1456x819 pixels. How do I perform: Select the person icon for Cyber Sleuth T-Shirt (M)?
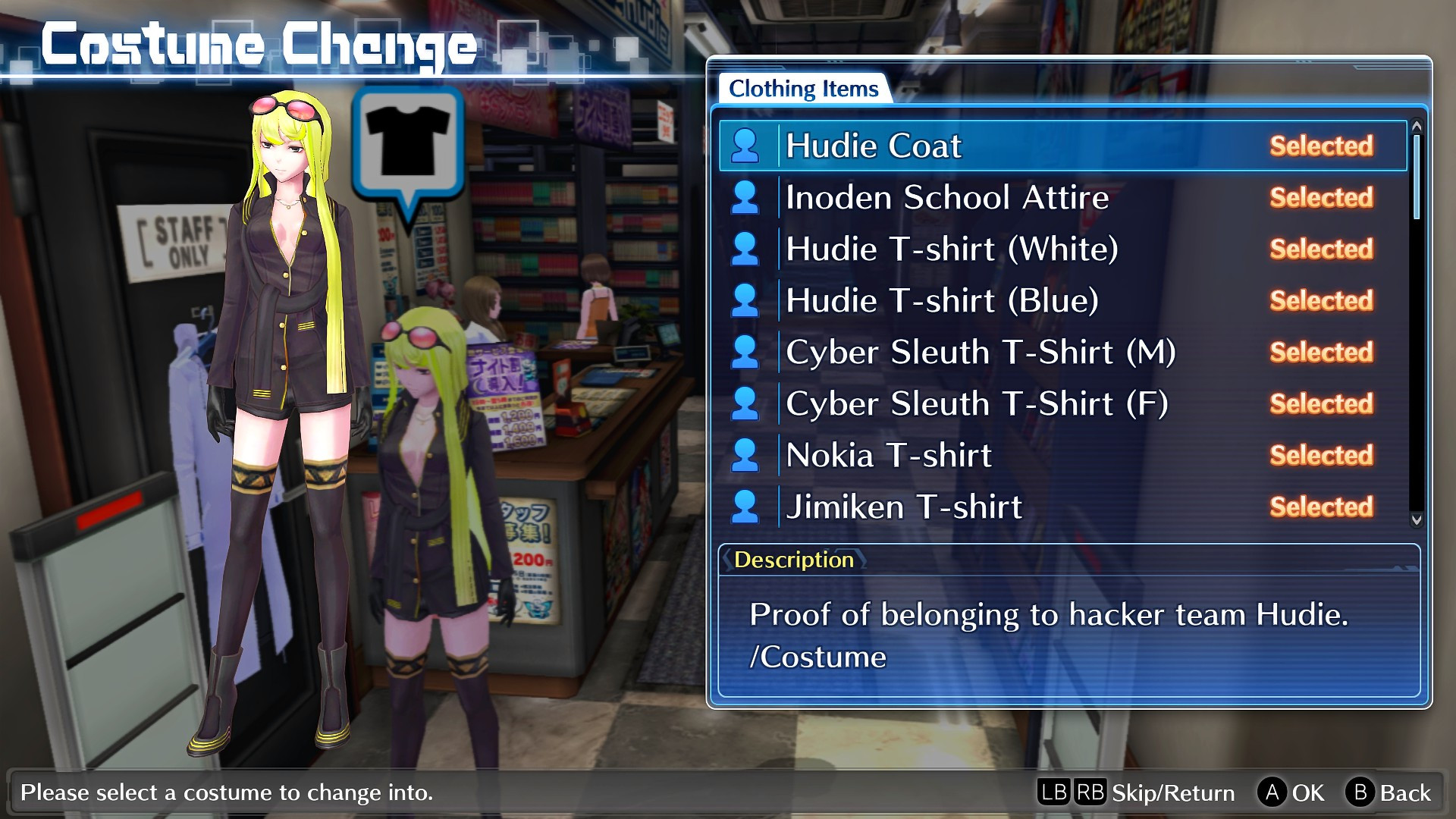(x=747, y=352)
